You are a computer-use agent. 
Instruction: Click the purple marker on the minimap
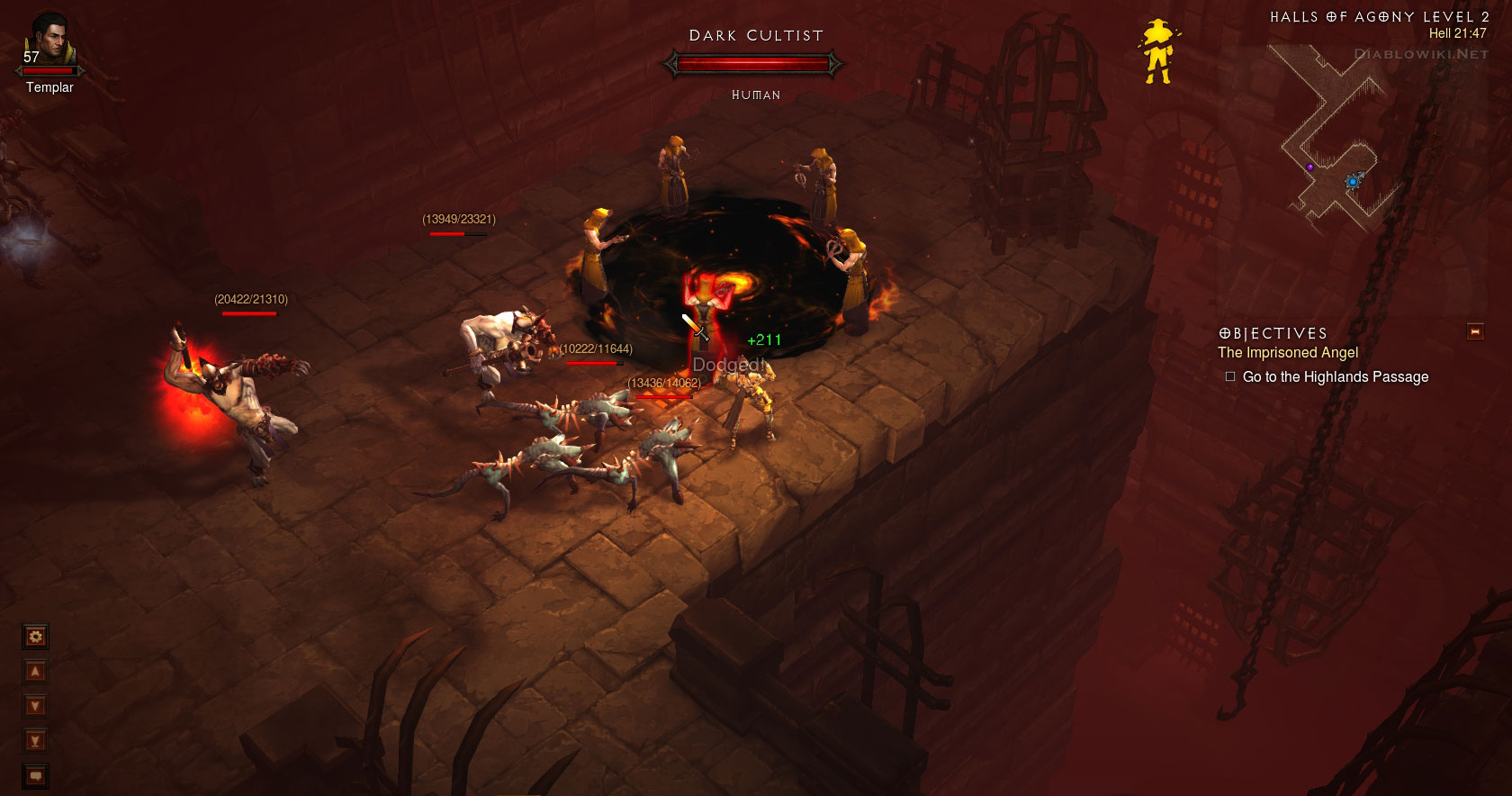(1310, 167)
